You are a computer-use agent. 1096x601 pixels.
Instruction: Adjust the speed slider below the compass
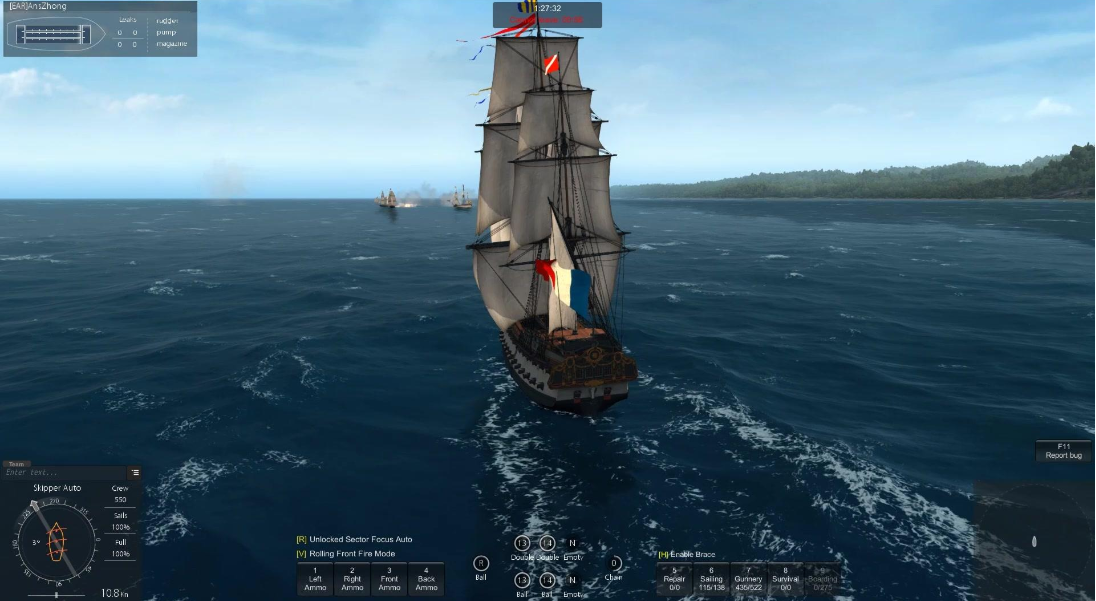tap(56, 595)
